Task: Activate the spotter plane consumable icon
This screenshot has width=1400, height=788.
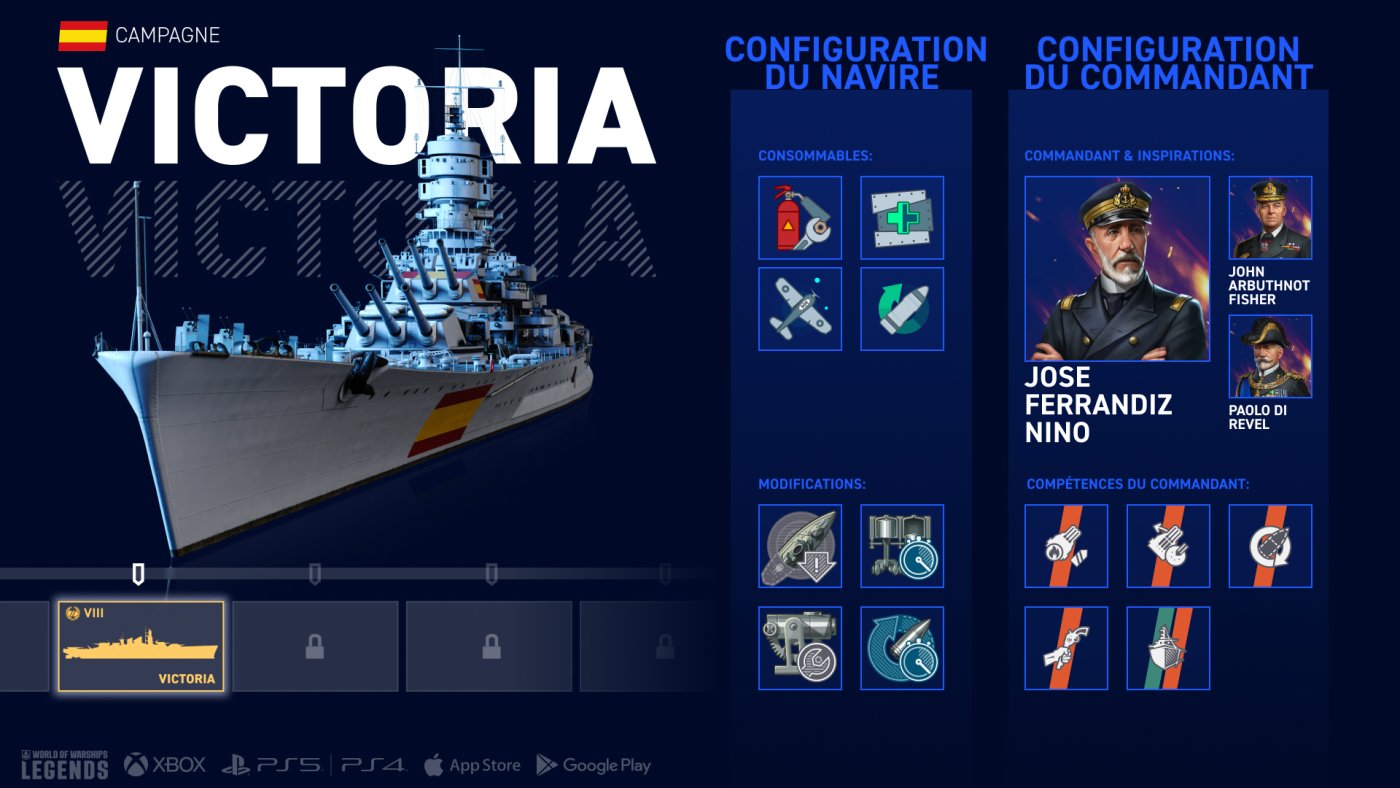Action: [x=800, y=309]
